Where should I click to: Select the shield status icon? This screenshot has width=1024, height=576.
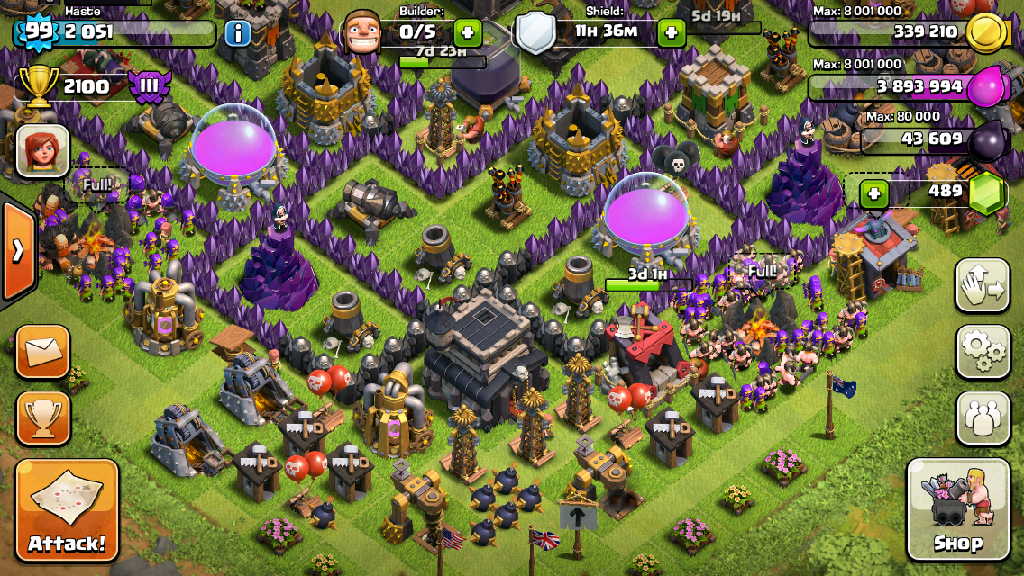pyautogui.click(x=535, y=33)
